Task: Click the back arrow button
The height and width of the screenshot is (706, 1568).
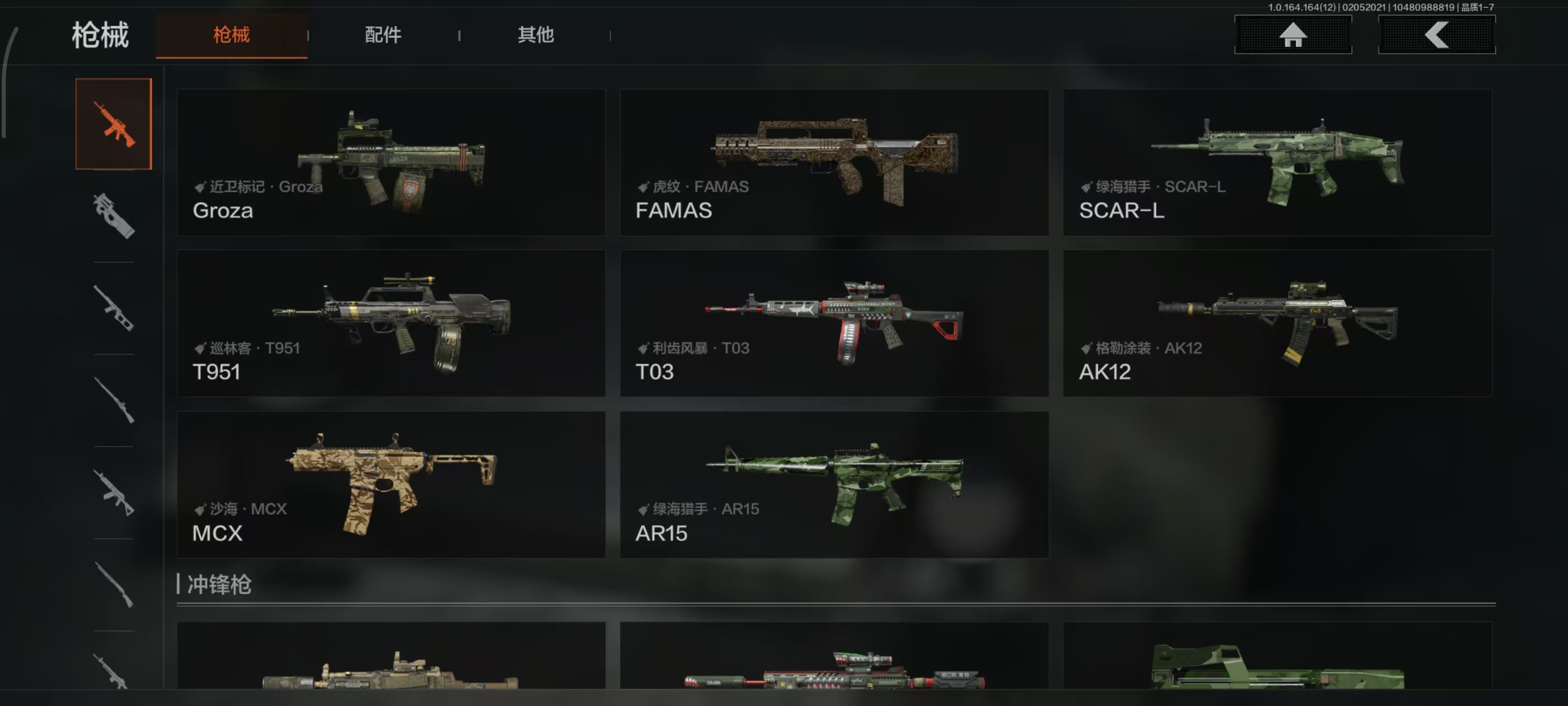Action: (x=1437, y=35)
